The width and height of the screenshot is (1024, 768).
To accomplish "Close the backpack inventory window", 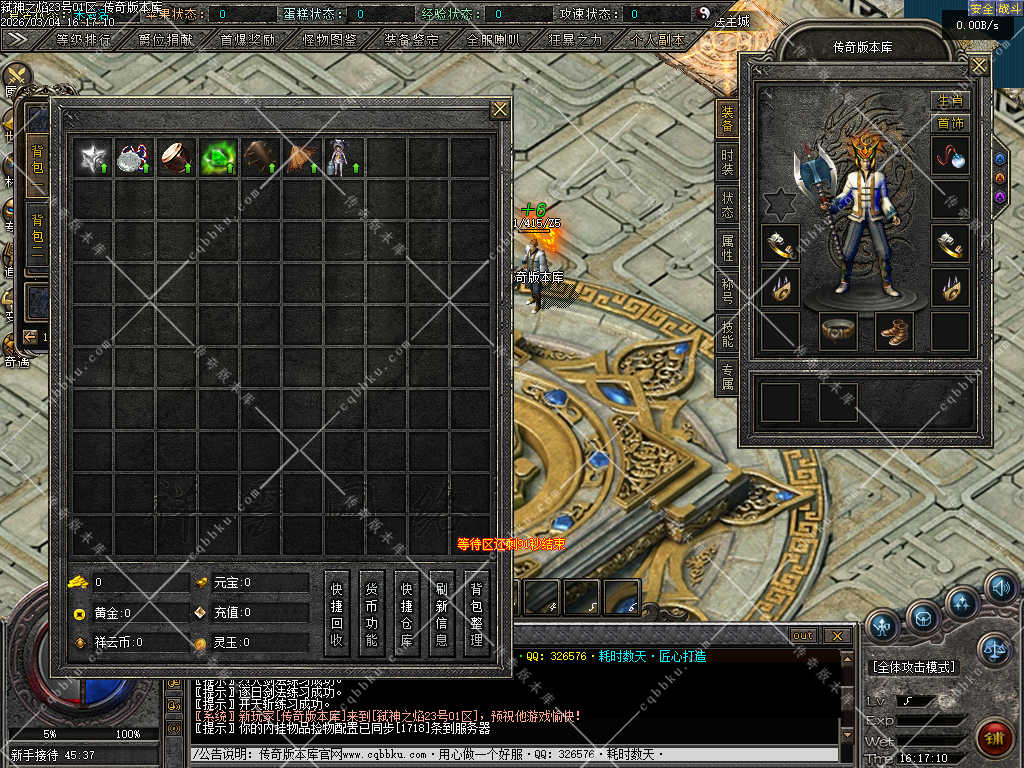I will coord(500,110).
